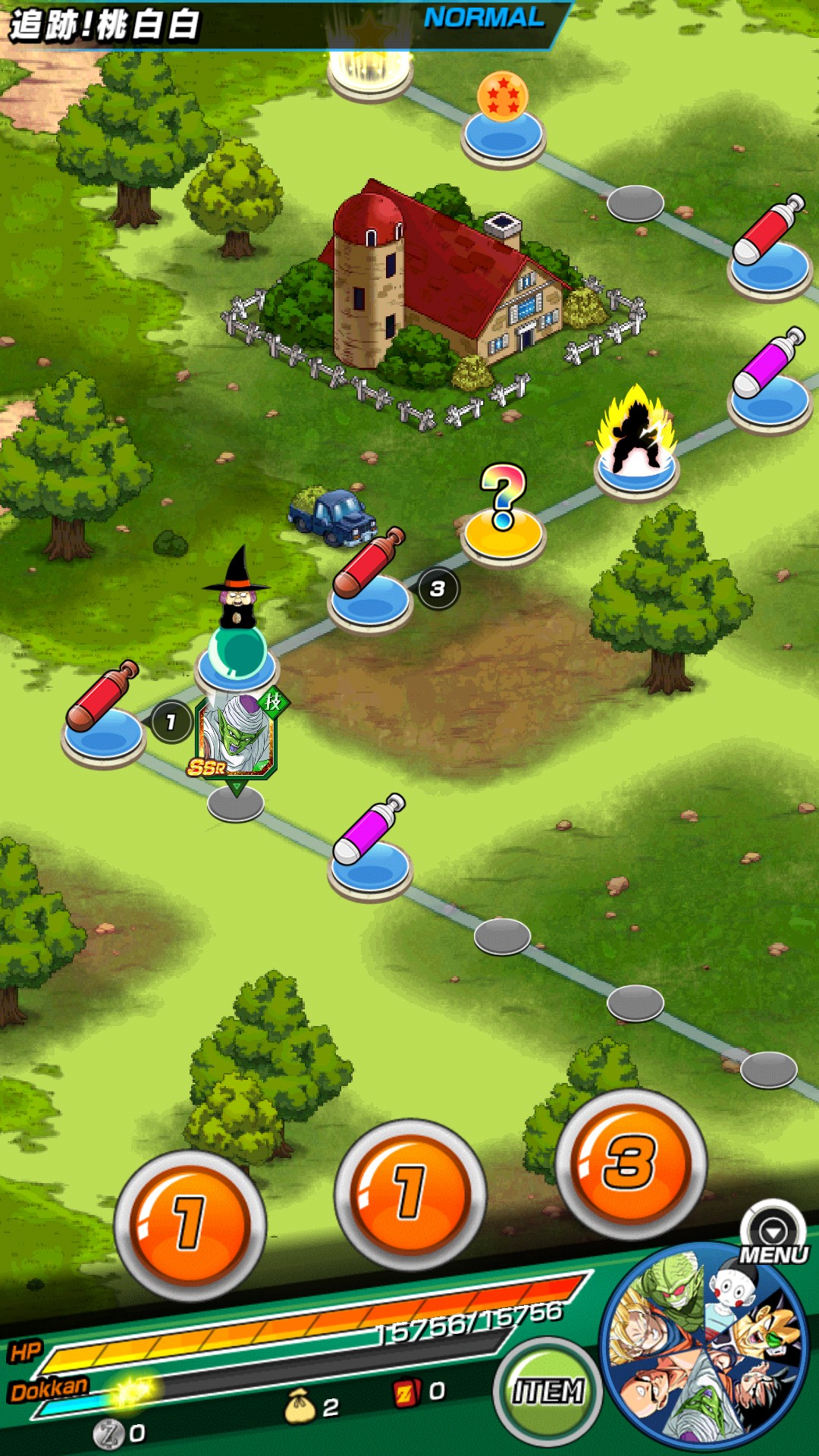Tap the orange number 3 move button
Viewport: 819px width, 1456px height.
[x=631, y=1164]
